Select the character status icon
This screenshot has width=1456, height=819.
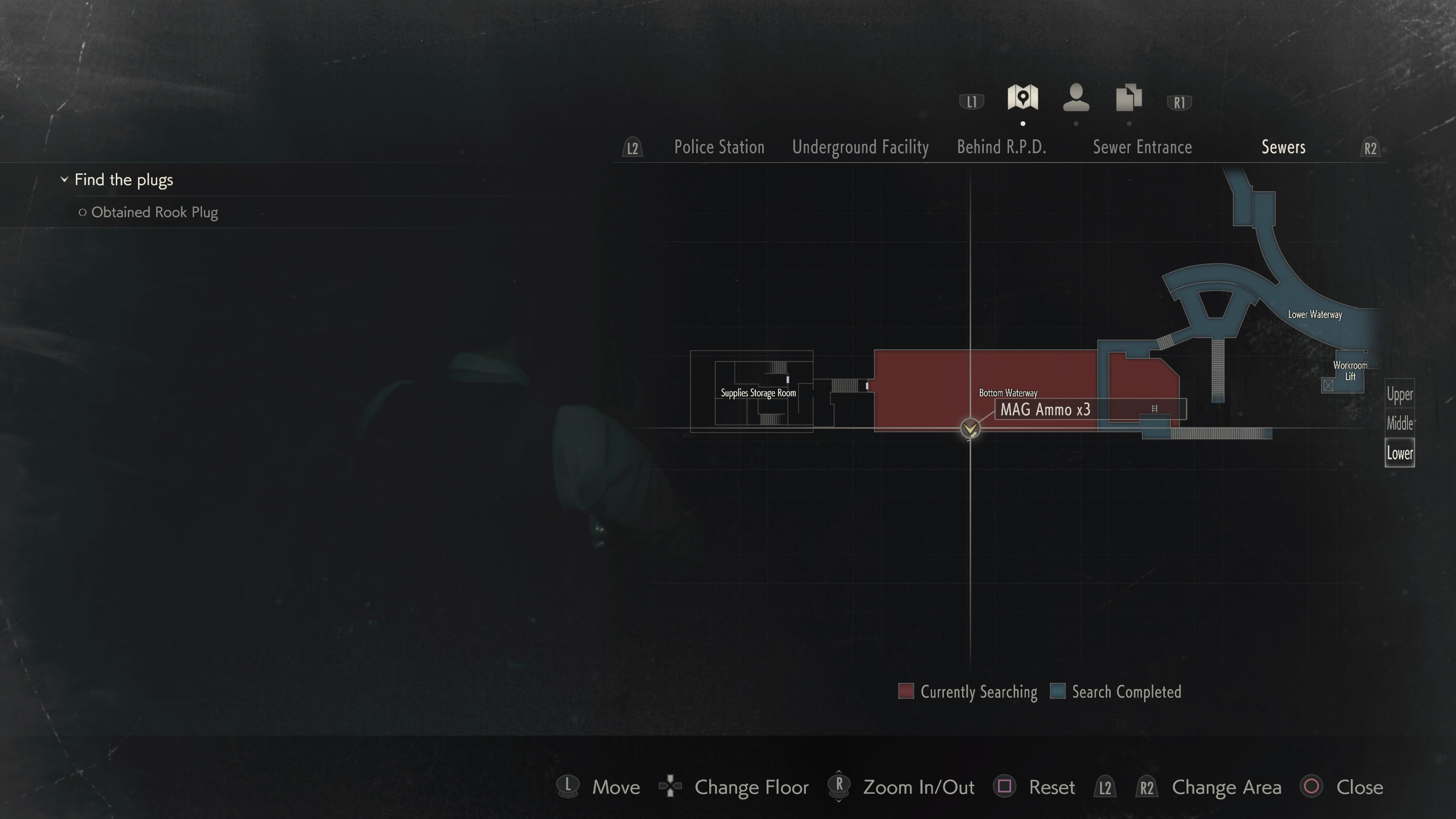coord(1076,98)
